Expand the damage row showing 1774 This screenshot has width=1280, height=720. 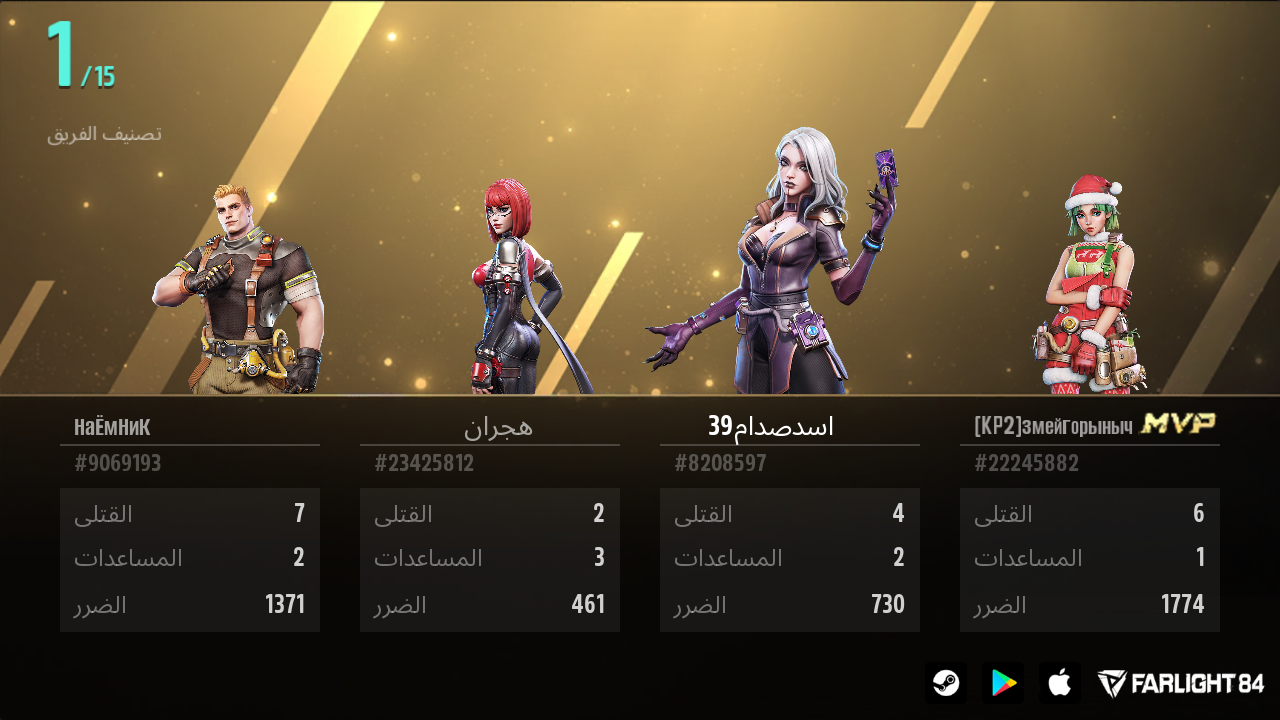pyautogui.click(x=1089, y=605)
